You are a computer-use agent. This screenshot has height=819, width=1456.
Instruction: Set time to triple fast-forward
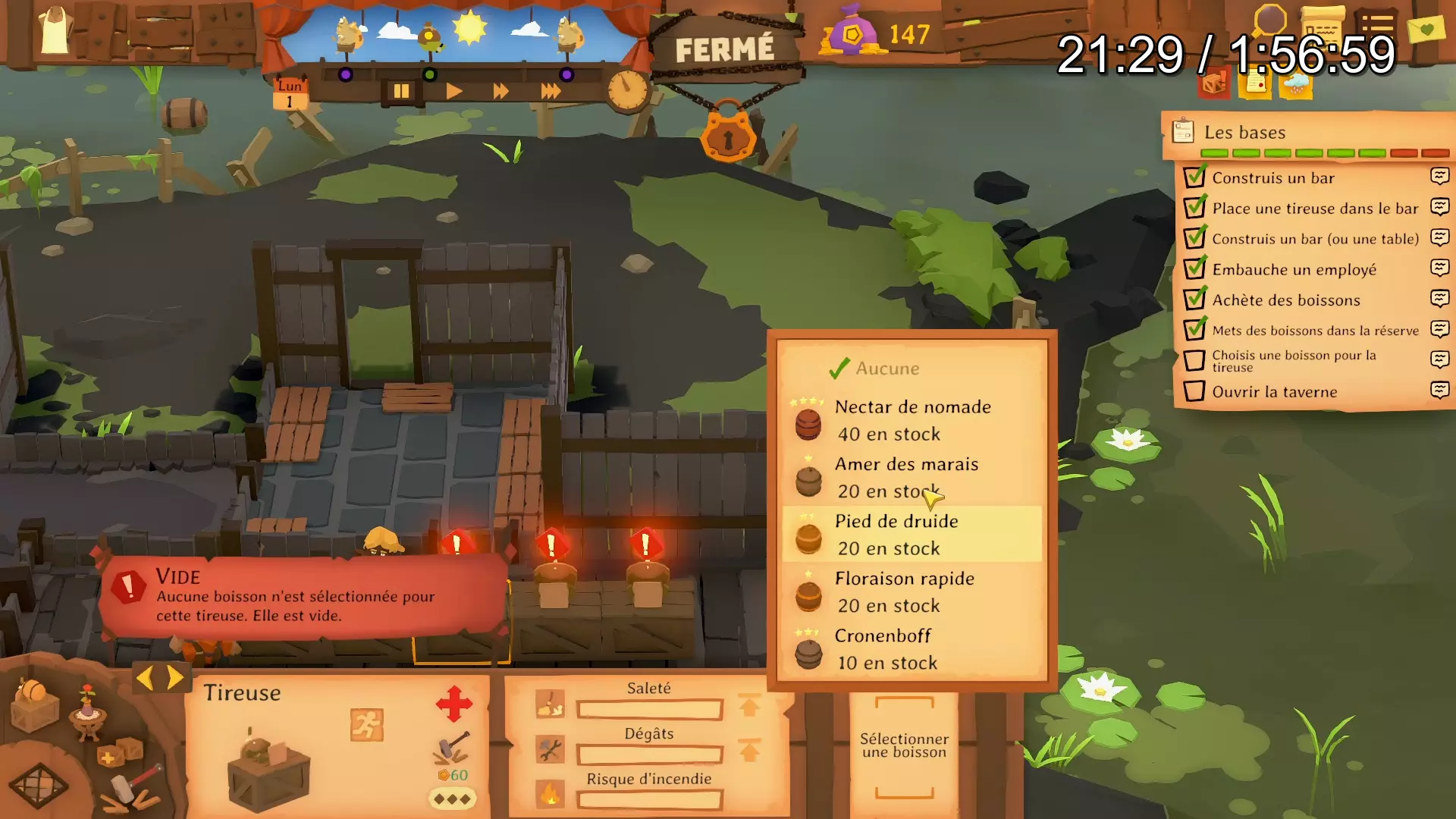tap(551, 92)
